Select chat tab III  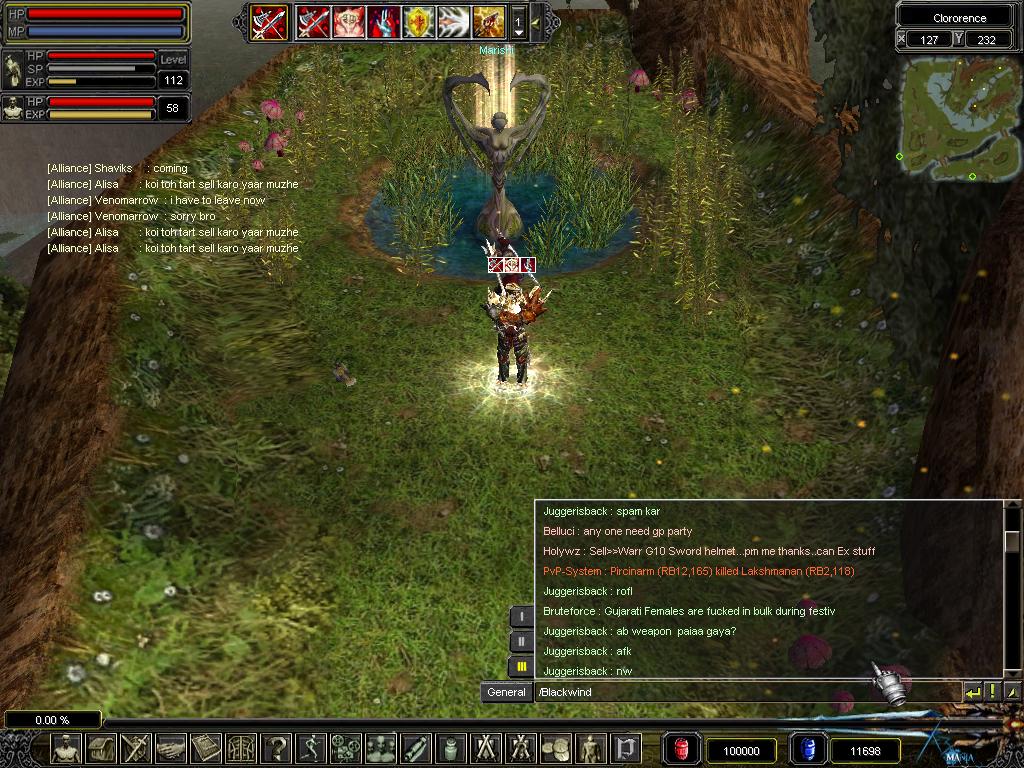tap(521, 667)
